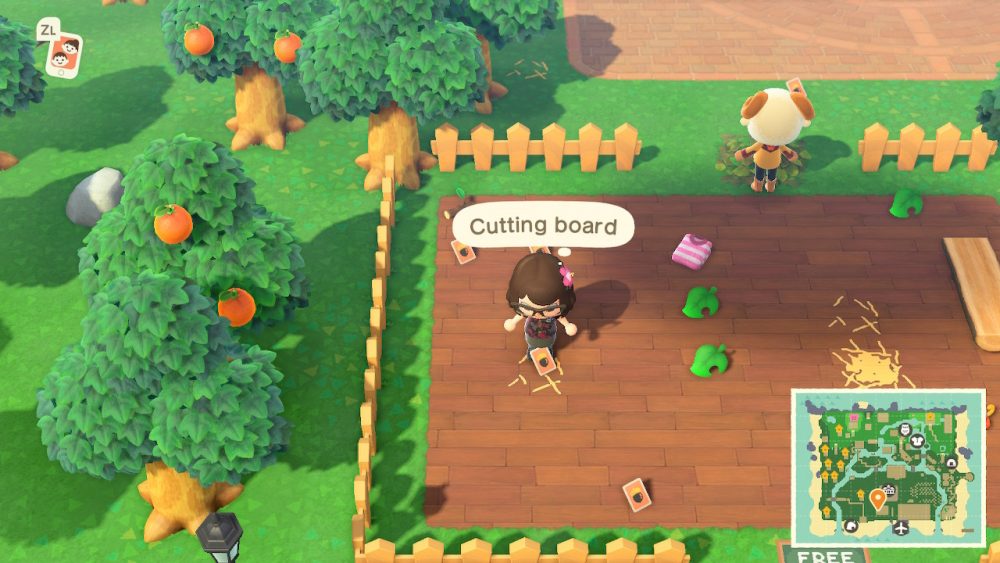Open the NookPhone icon
This screenshot has width=1000, height=563.
(65, 53)
